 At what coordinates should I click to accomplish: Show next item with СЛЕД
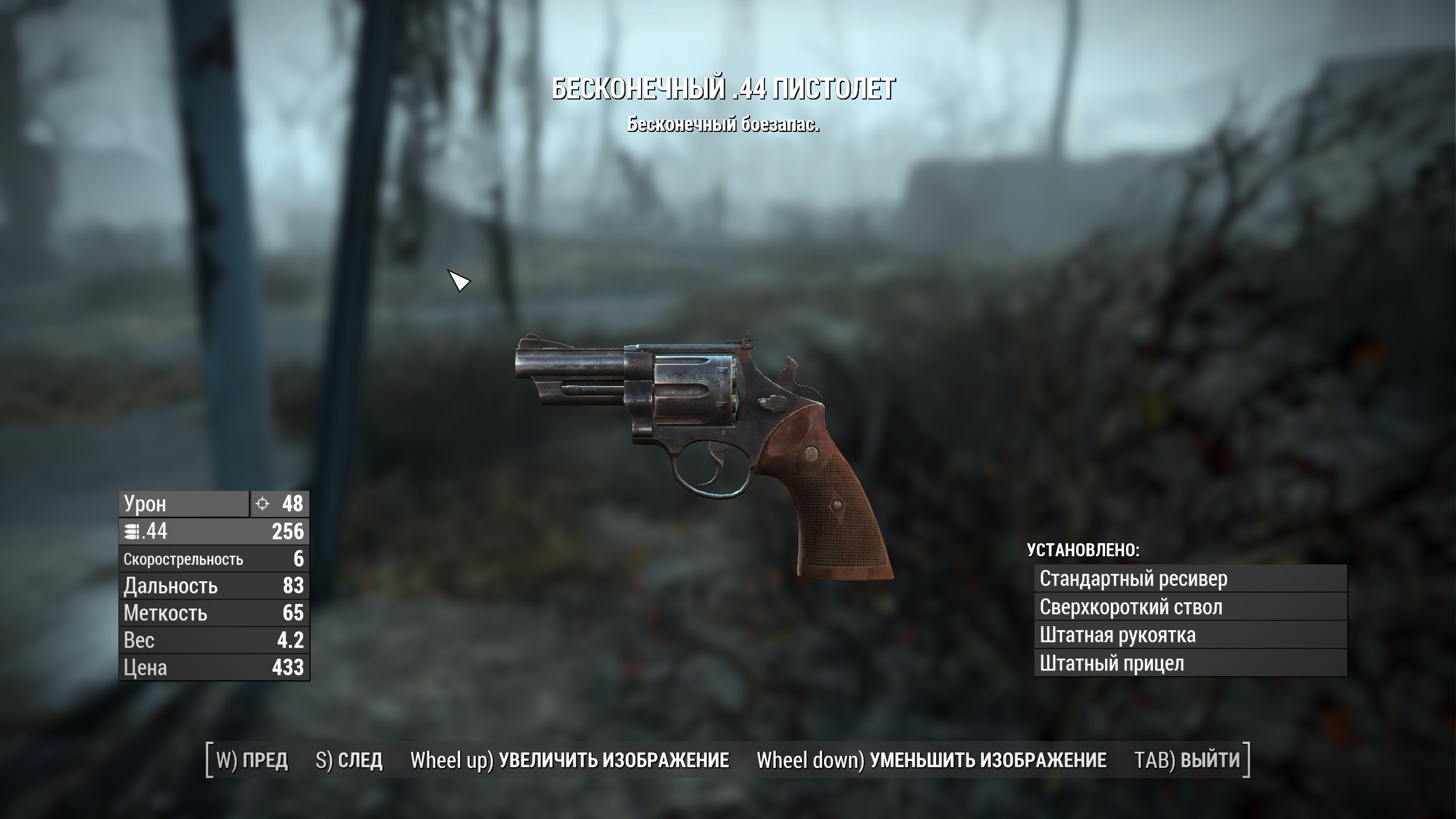point(349,760)
